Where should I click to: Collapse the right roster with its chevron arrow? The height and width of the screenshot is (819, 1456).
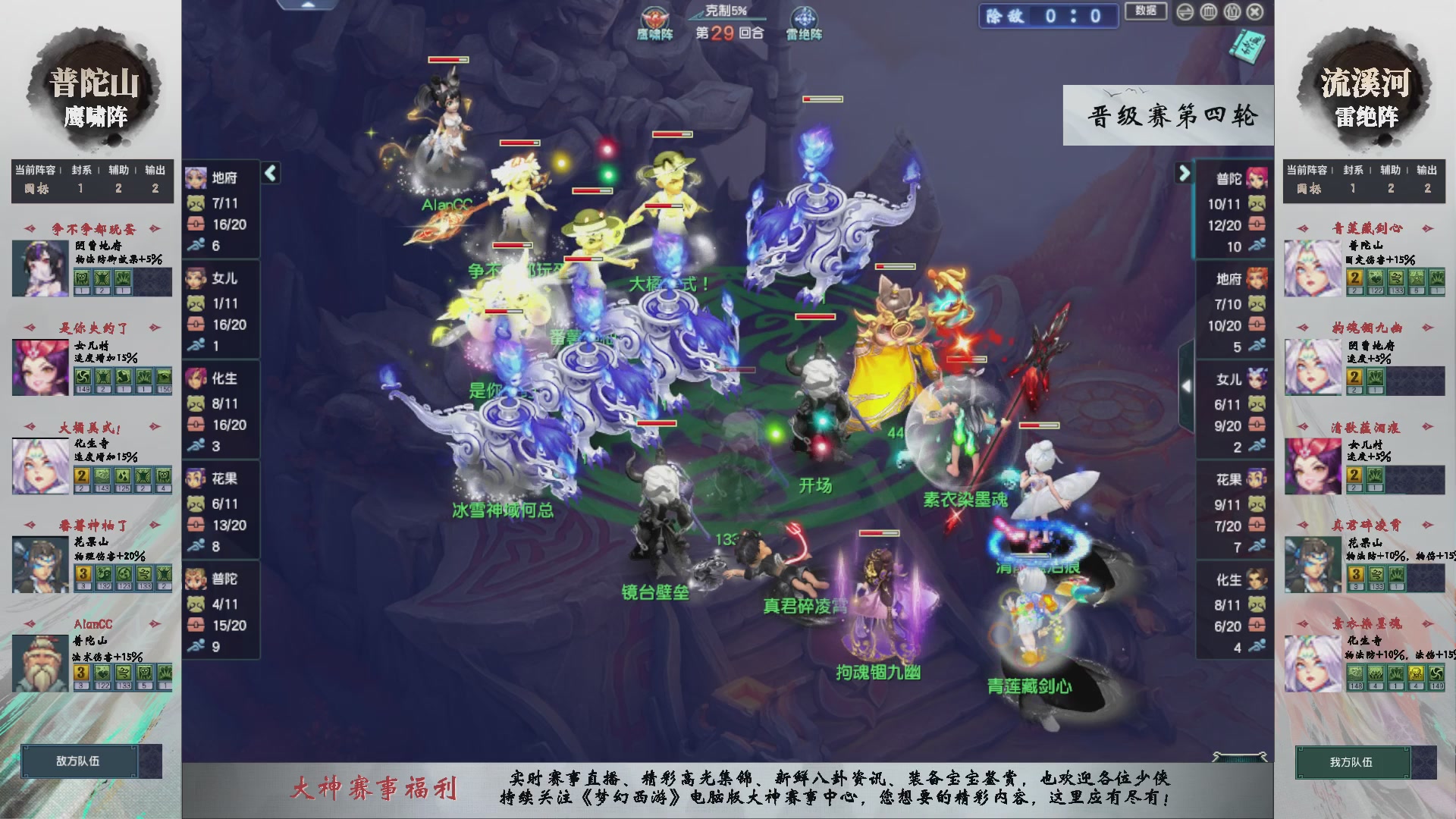tap(1185, 173)
